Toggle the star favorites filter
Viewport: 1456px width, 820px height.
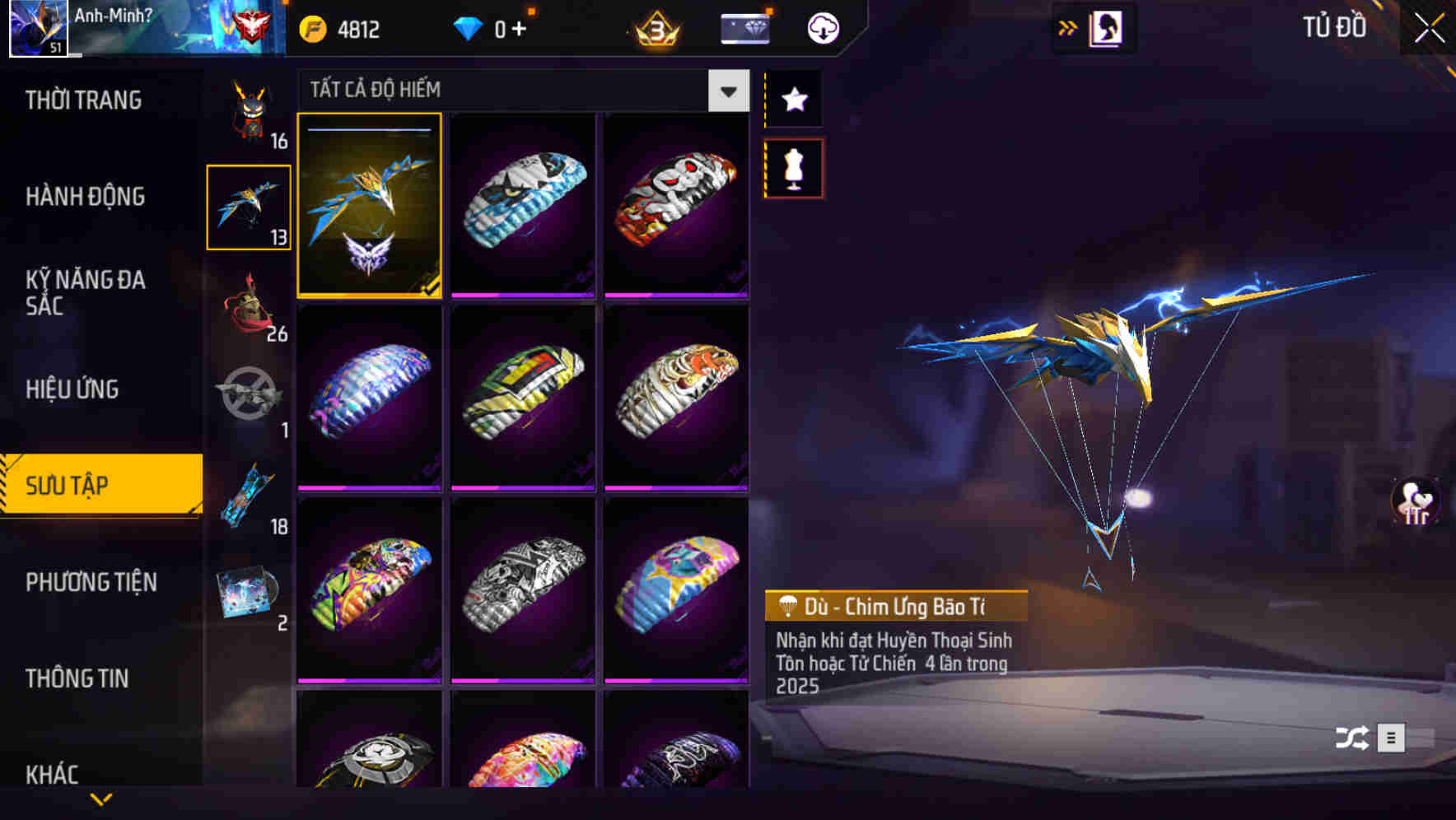pos(792,100)
